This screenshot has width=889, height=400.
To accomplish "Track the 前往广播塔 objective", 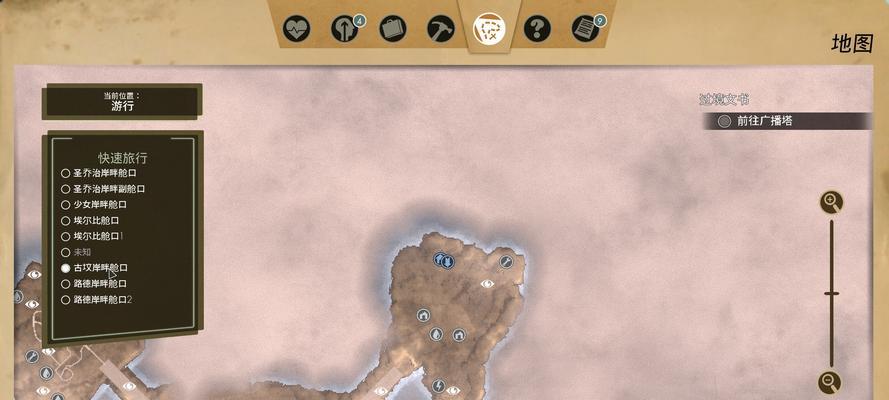I will (725, 121).
